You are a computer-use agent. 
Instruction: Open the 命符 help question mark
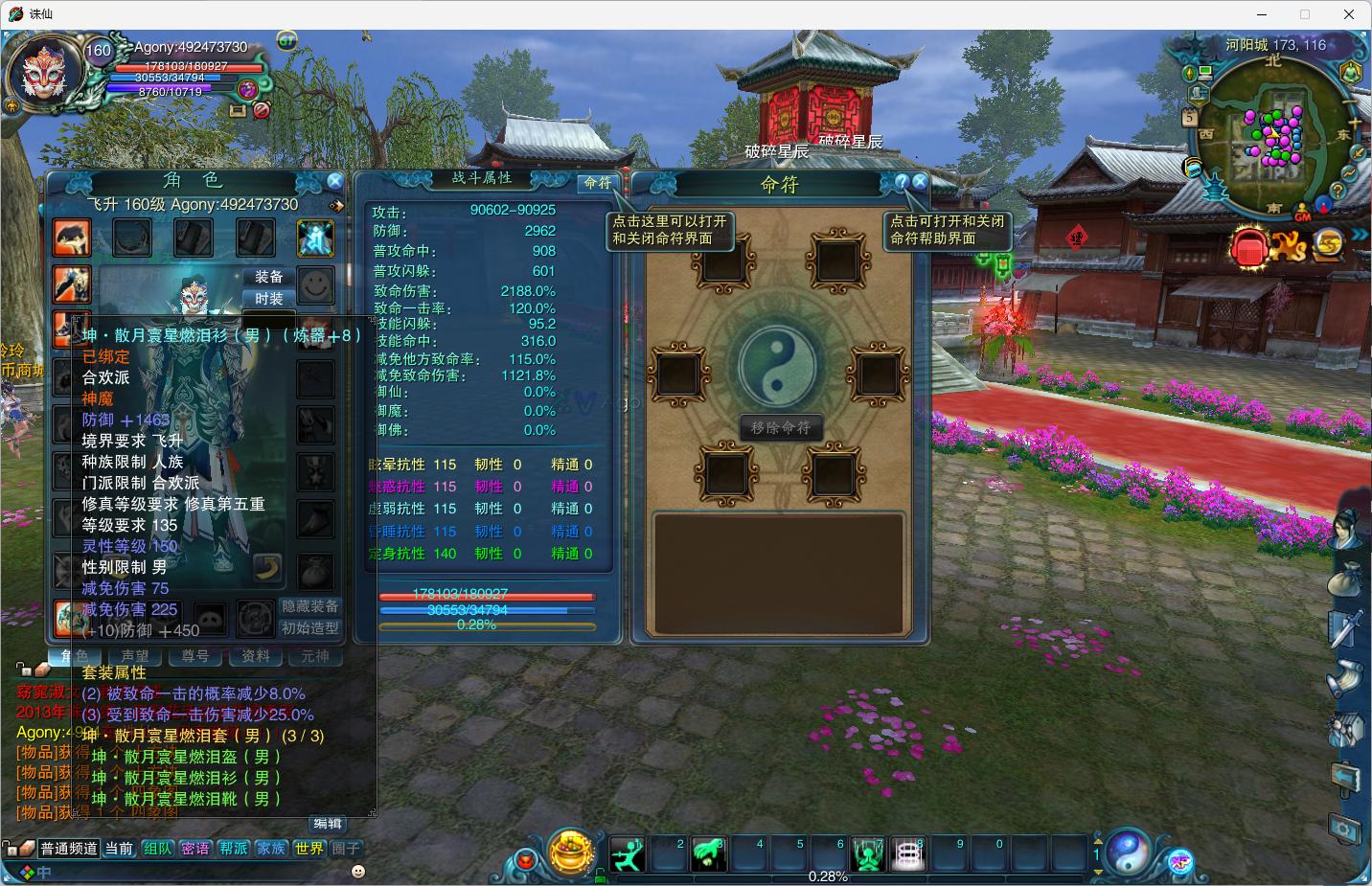coord(902,180)
